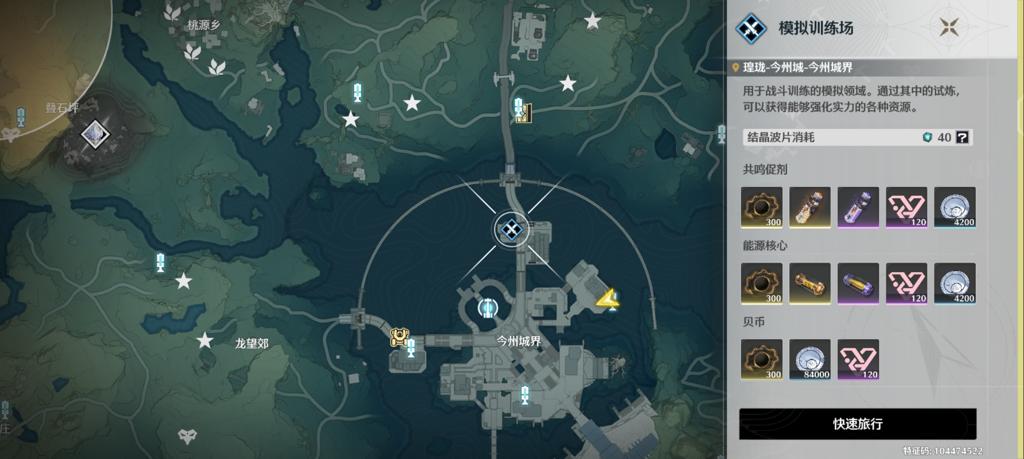Inspect the gold rod reward under 能源核心
This screenshot has width=1024, height=459.
(810, 284)
